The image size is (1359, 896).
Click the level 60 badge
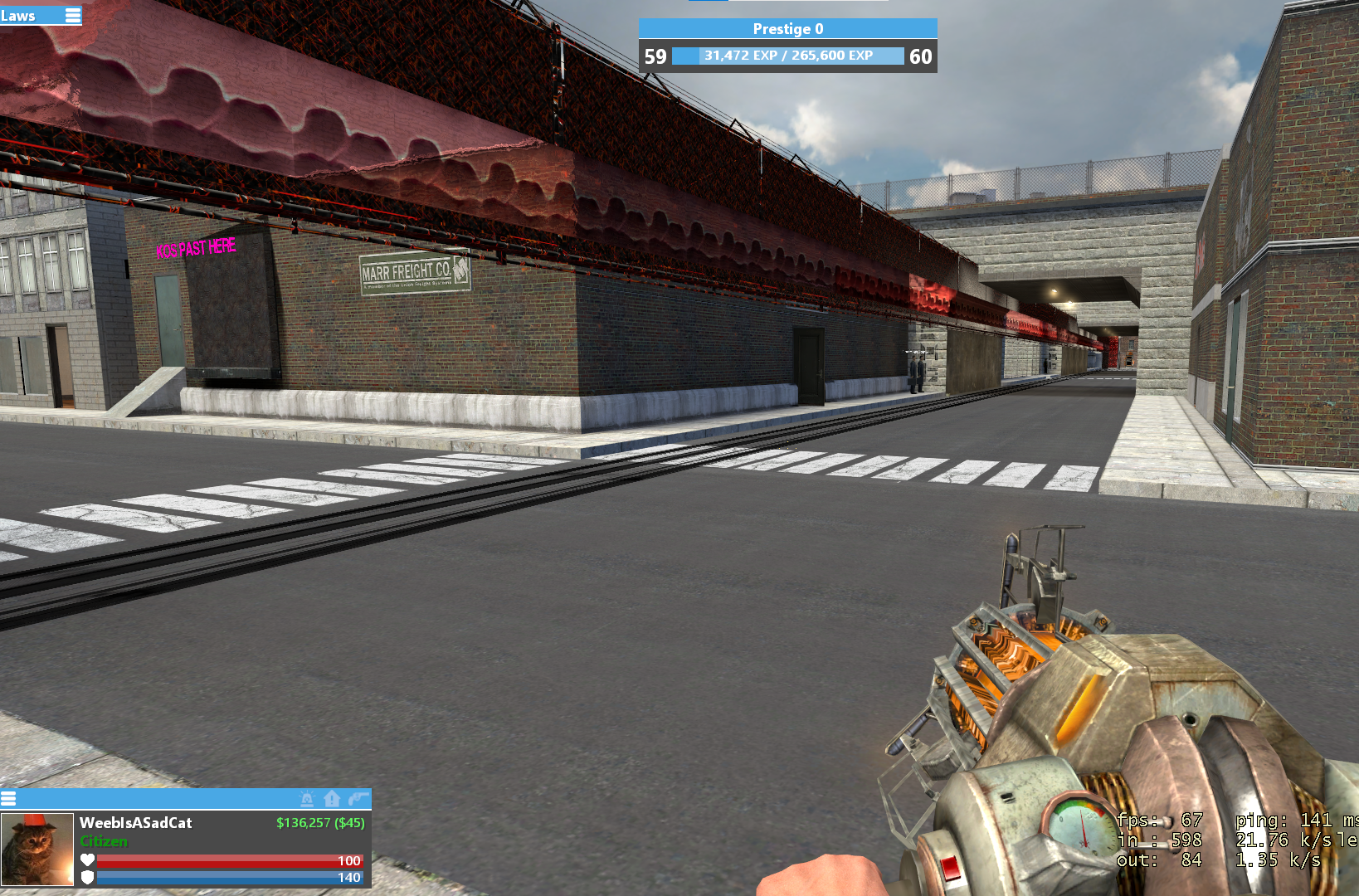click(921, 56)
